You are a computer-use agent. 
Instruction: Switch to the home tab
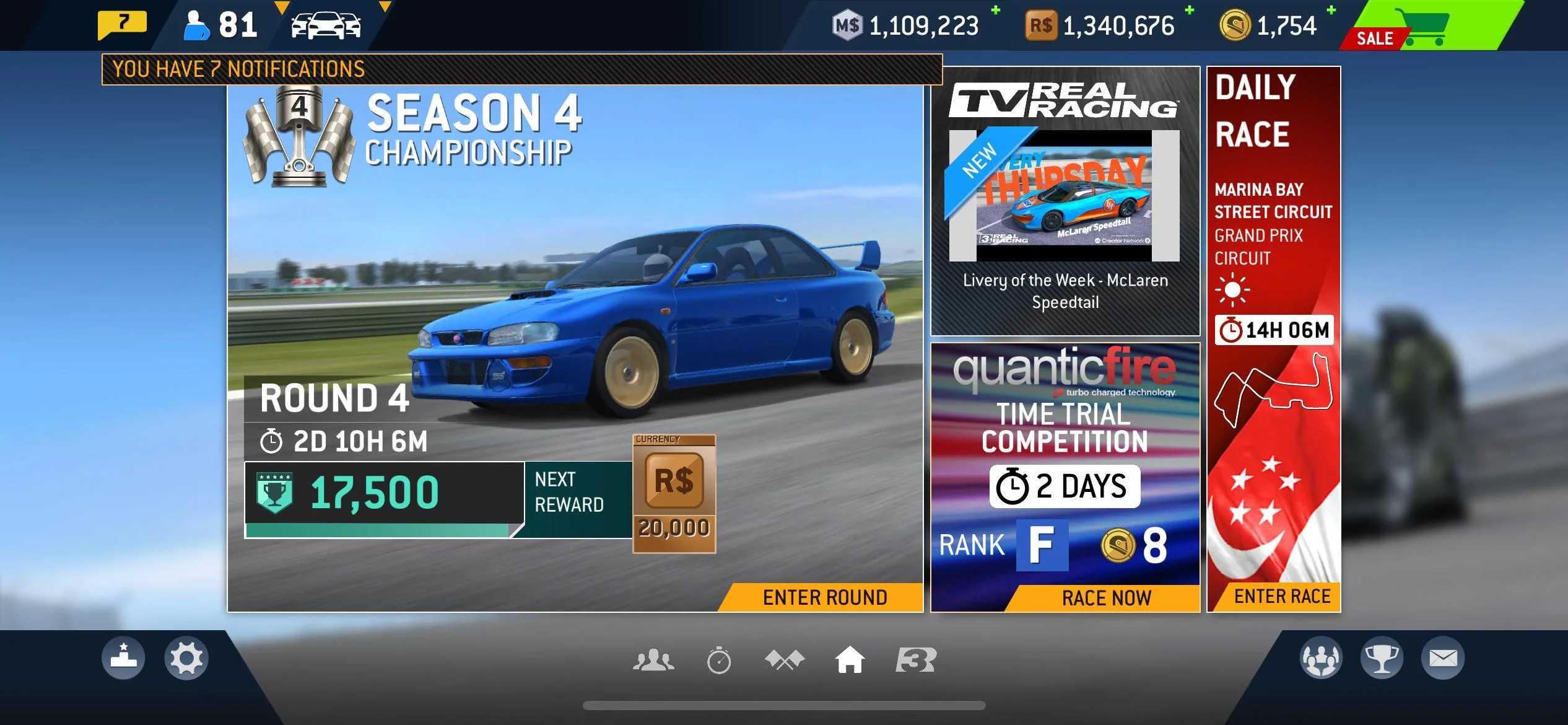850,660
